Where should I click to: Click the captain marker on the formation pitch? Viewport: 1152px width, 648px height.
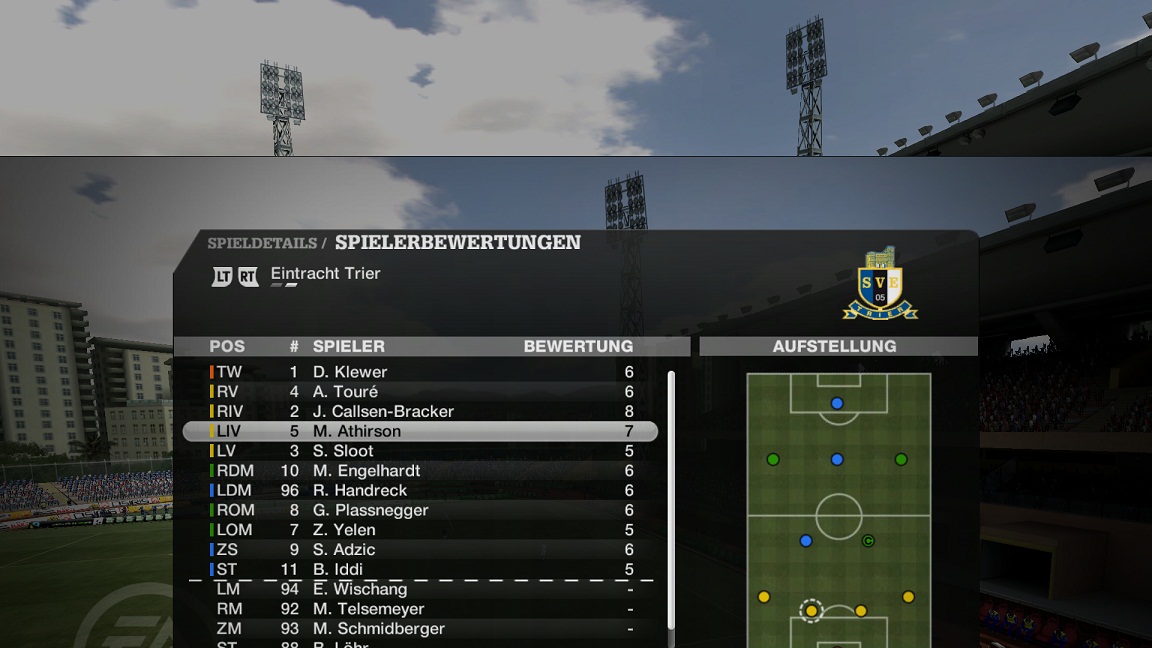coord(868,541)
